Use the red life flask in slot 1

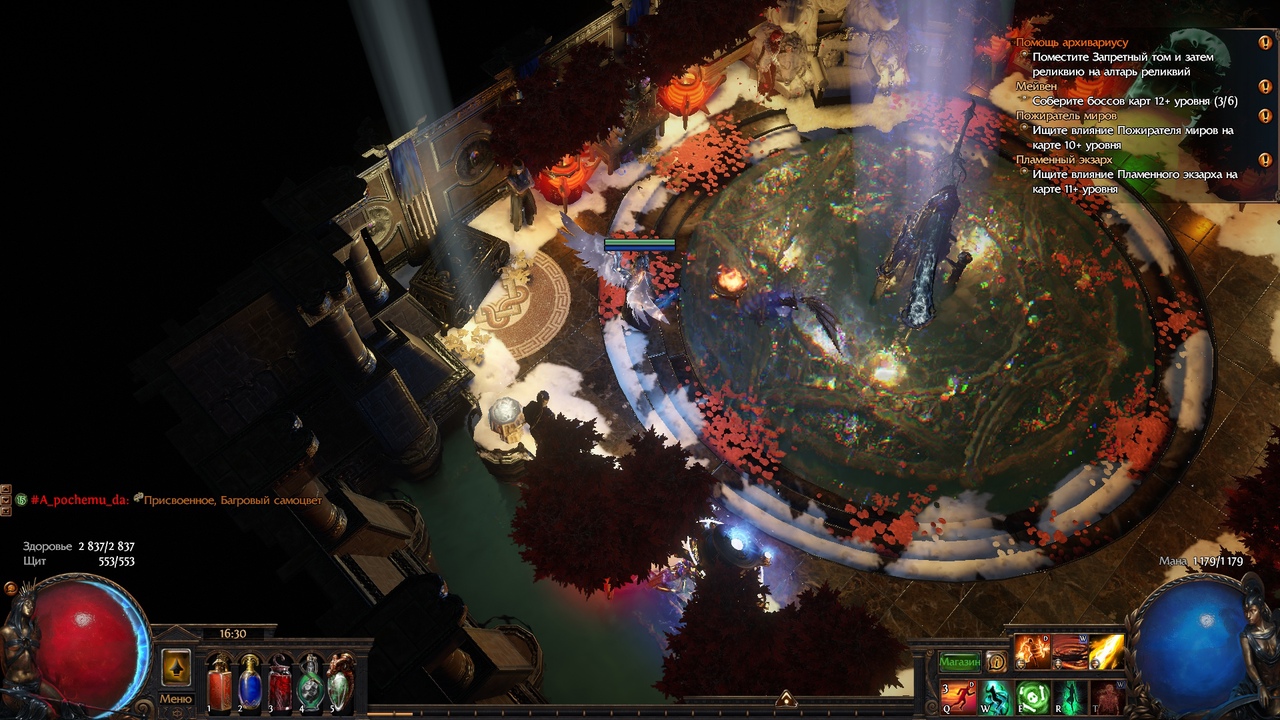(219, 684)
